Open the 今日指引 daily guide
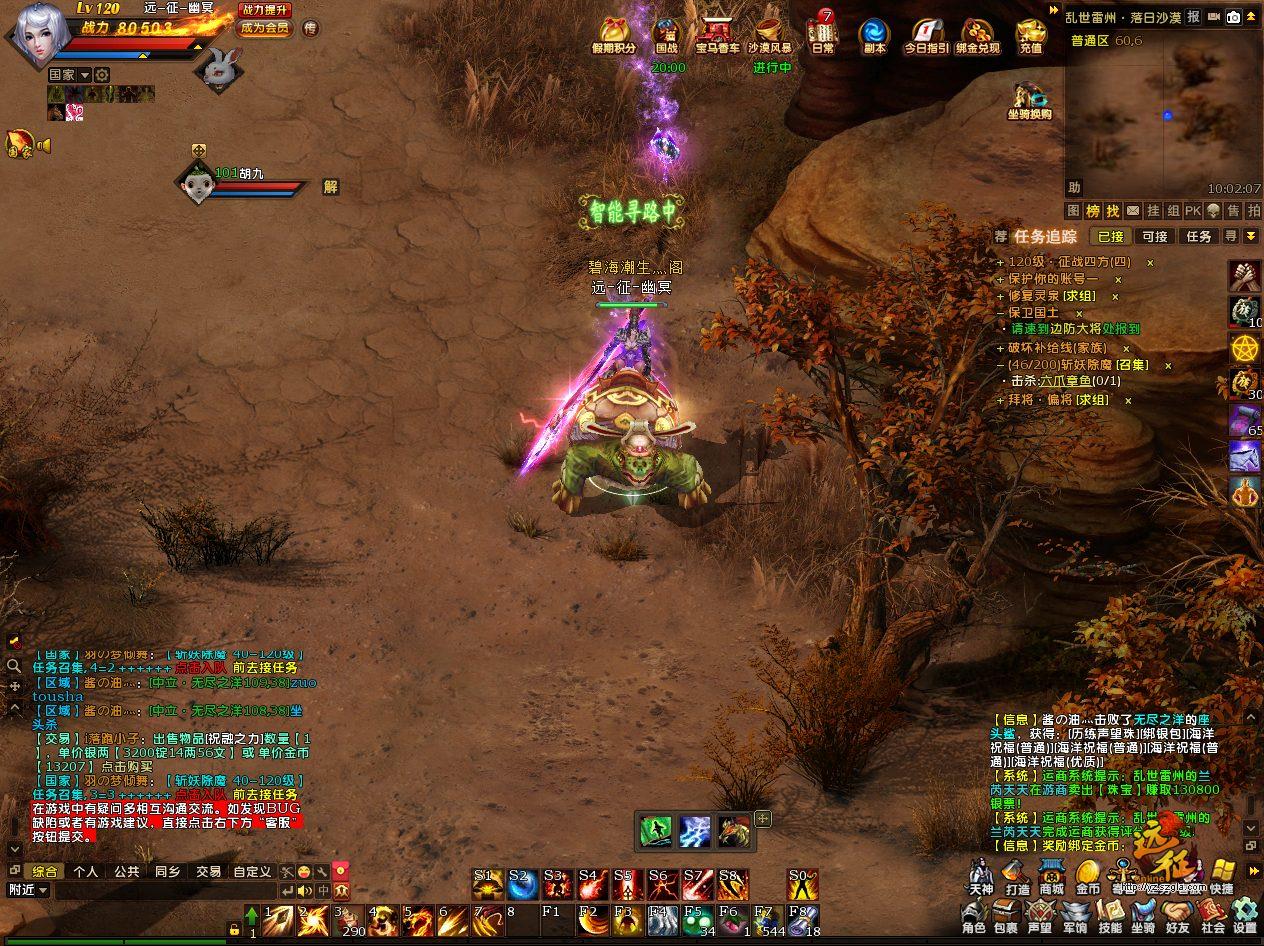Image resolution: width=1264 pixels, height=946 pixels. click(x=926, y=34)
